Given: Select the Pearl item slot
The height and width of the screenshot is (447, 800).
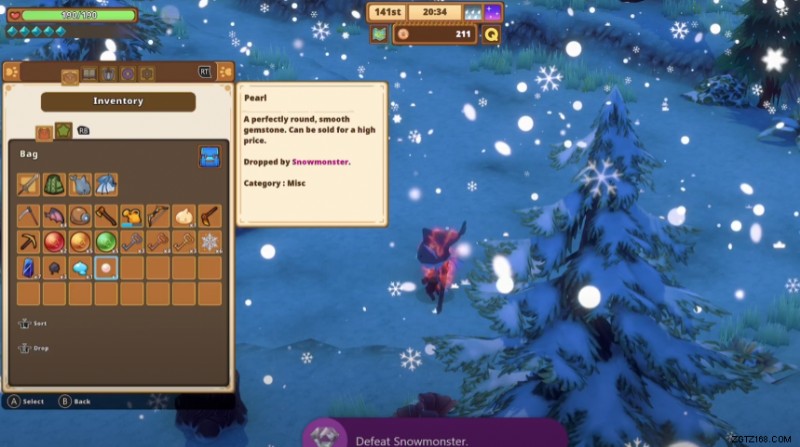Looking at the screenshot, I should tap(106, 268).
